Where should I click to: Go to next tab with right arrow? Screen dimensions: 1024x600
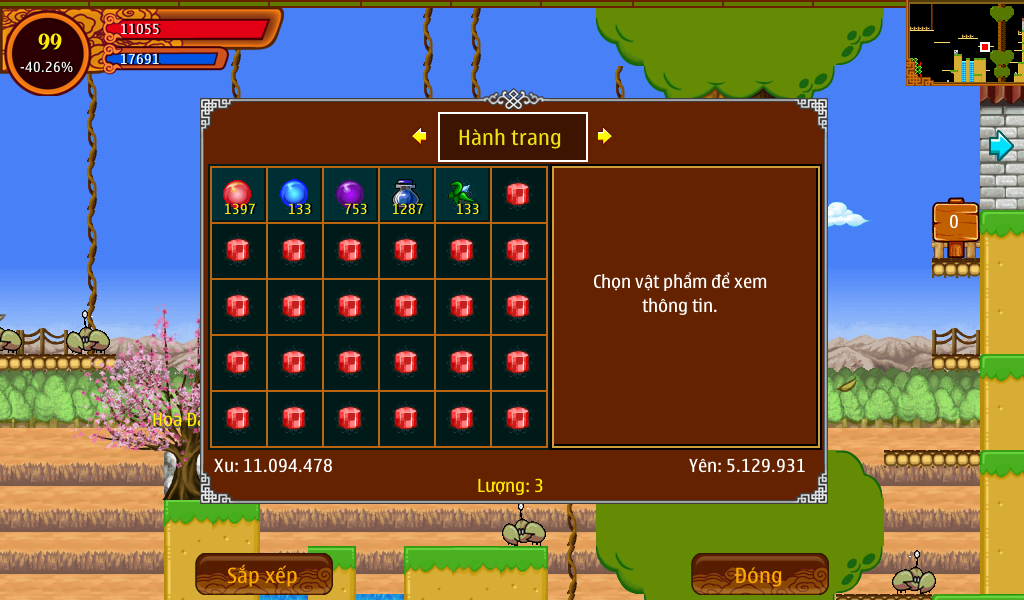[604, 136]
